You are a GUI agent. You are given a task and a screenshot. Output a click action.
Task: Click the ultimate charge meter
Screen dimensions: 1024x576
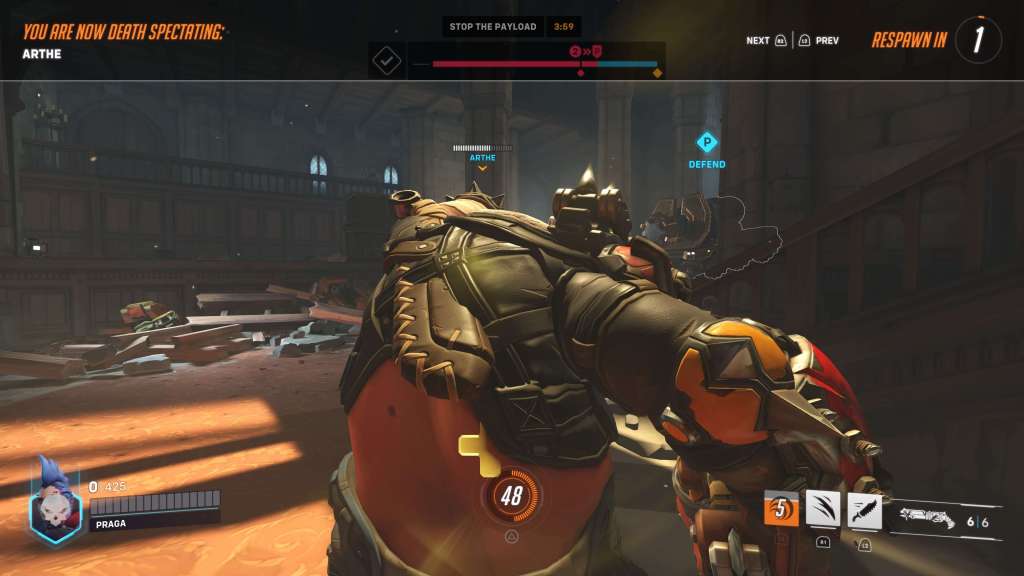512,497
